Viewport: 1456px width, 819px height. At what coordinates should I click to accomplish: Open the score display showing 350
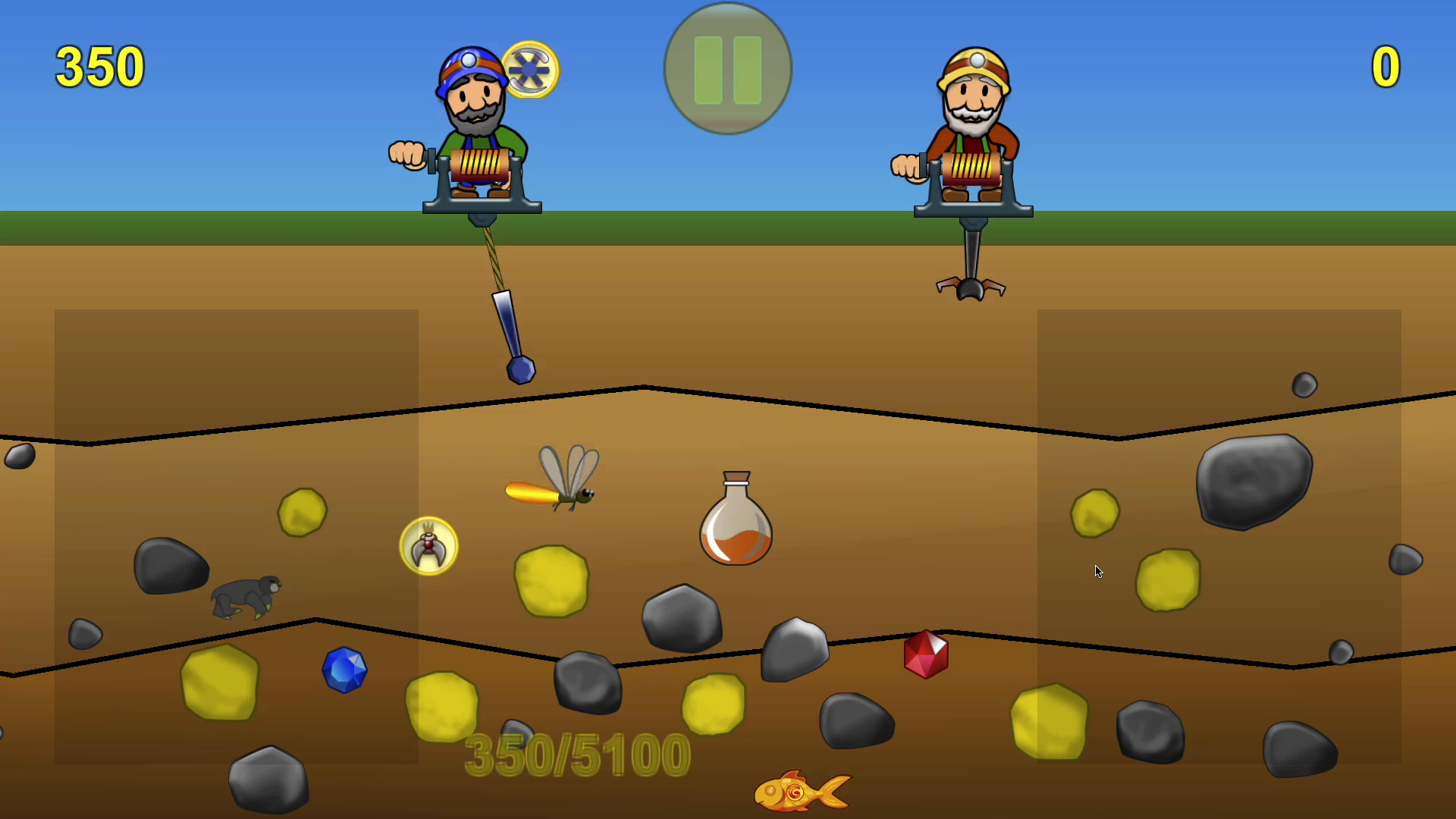click(x=99, y=67)
